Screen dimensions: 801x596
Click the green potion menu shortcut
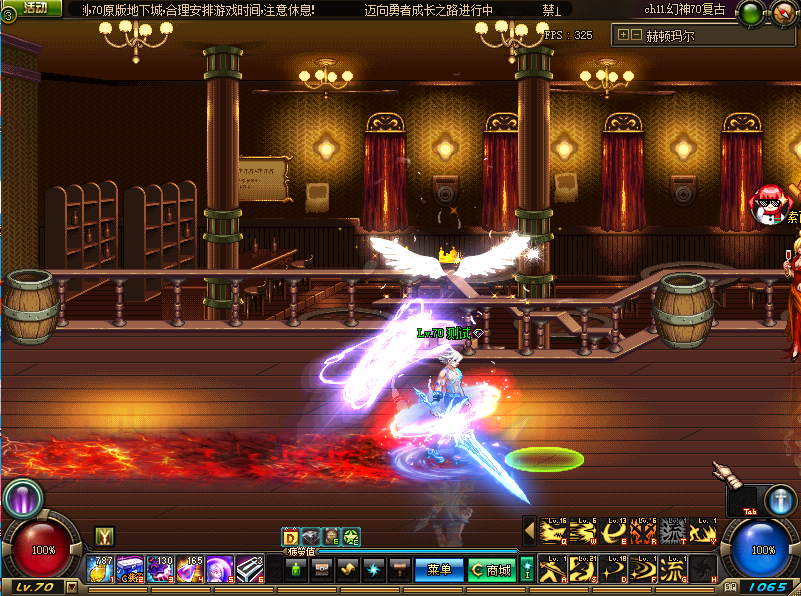(295, 570)
